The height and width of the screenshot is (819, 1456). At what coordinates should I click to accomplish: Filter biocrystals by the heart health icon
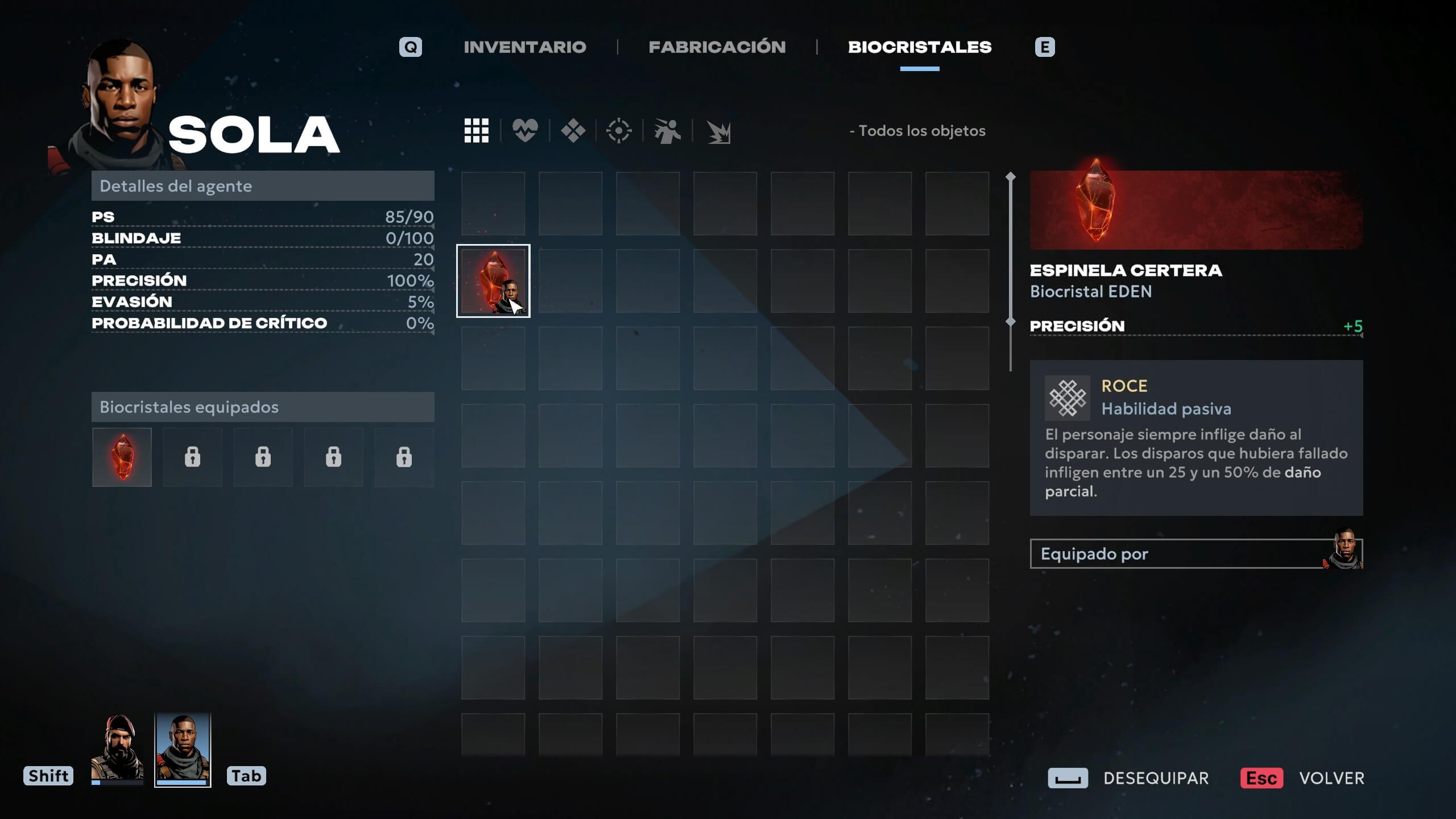click(524, 131)
